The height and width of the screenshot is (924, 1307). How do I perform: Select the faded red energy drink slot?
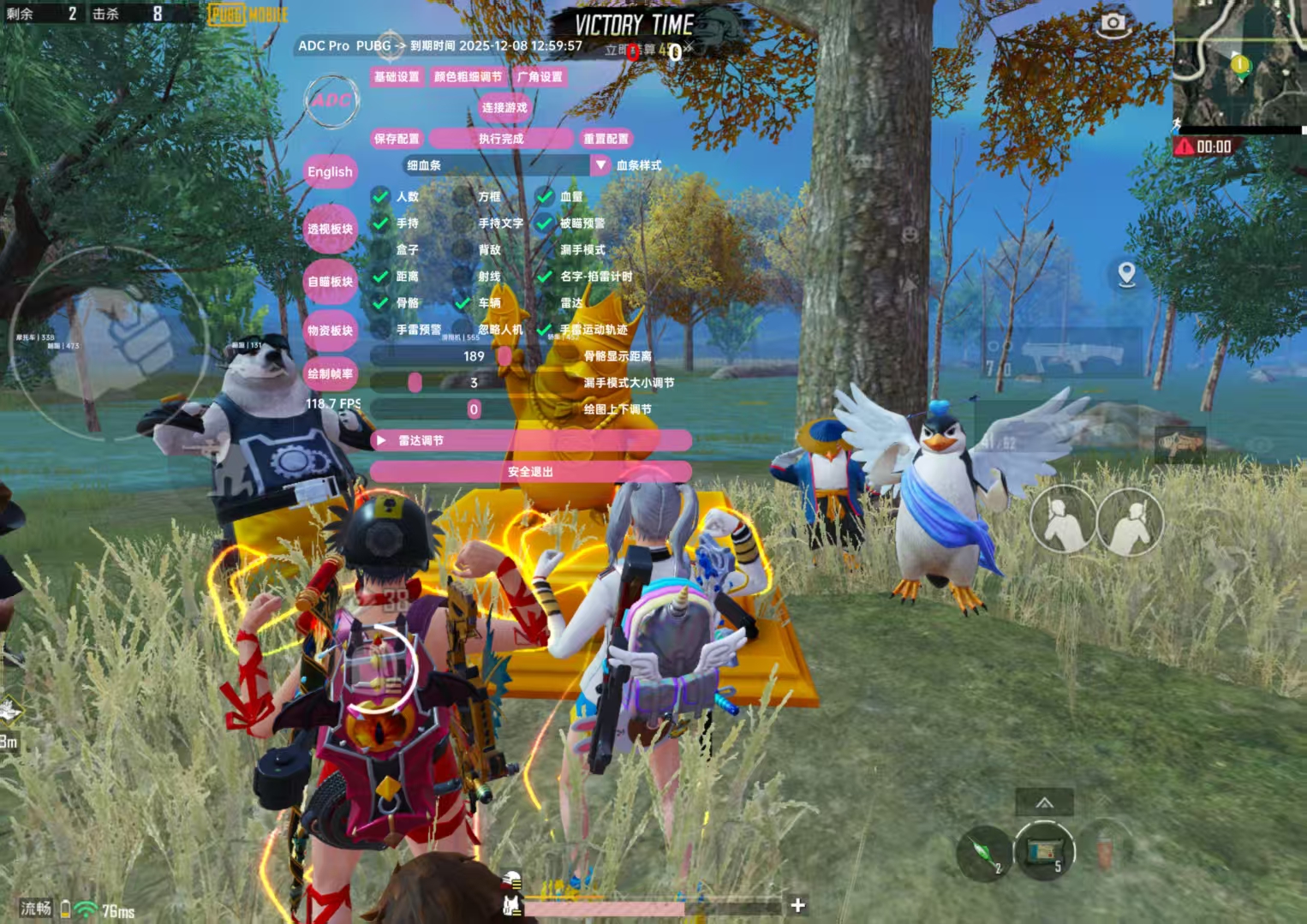pos(1105,851)
